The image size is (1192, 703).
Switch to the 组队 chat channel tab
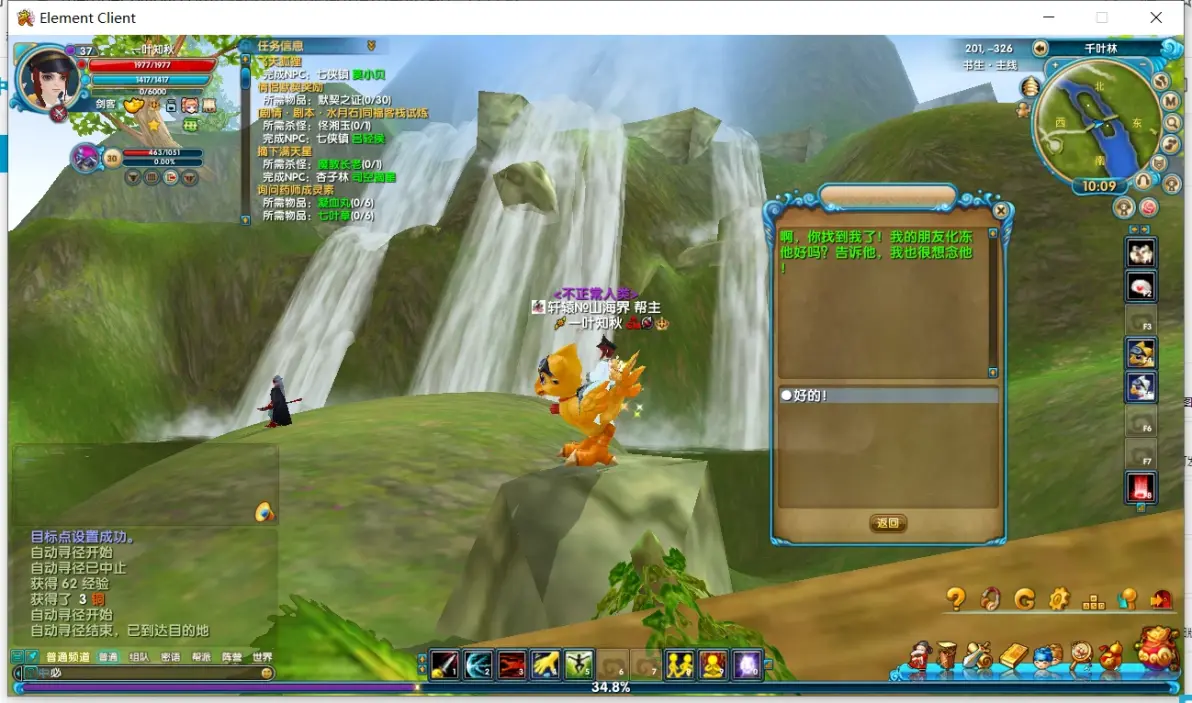click(x=139, y=657)
